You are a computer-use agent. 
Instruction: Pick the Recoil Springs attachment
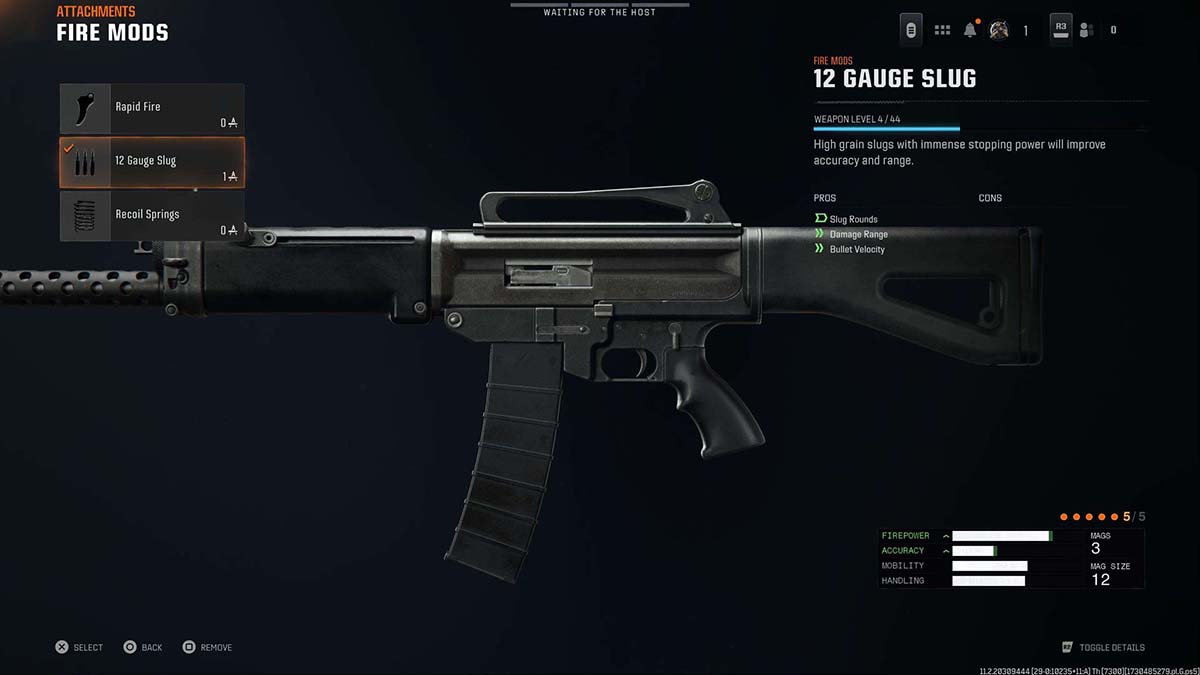click(152, 216)
